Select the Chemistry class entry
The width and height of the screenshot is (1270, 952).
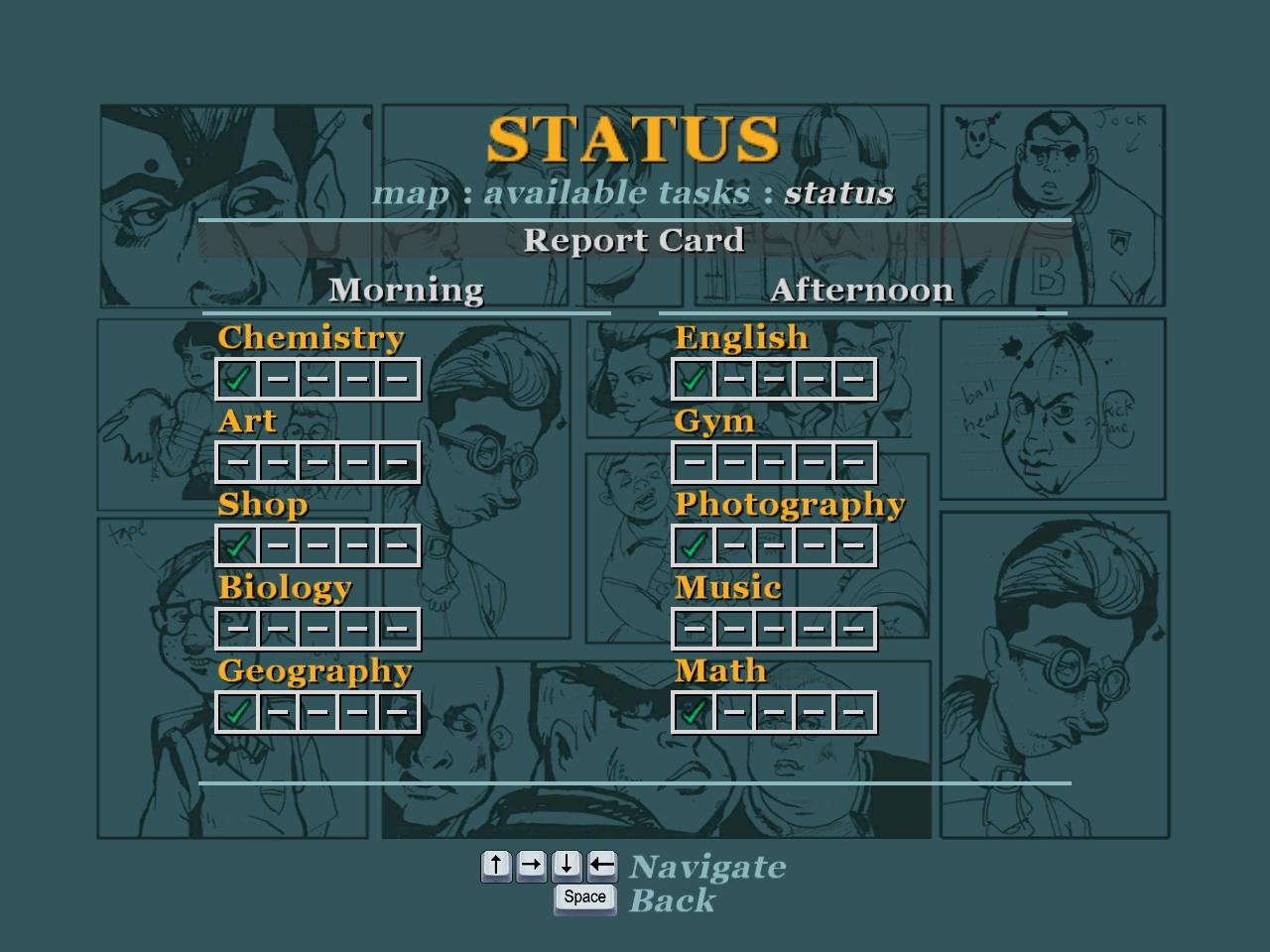click(311, 338)
